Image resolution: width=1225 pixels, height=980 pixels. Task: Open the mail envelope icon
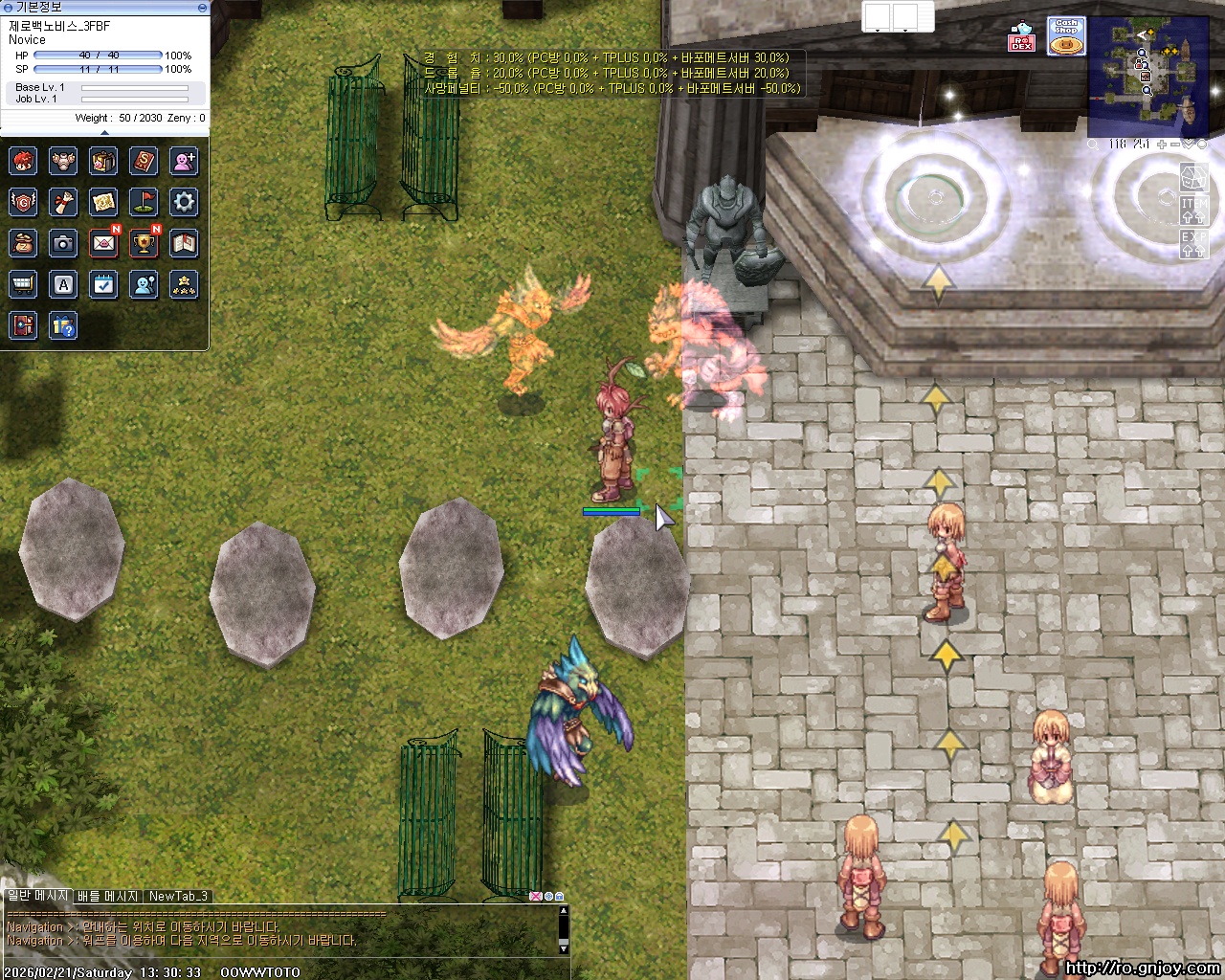103,243
